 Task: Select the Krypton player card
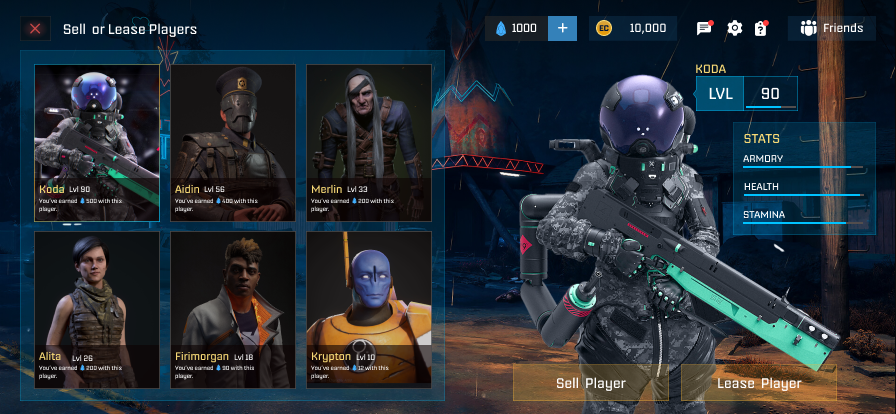pos(369,309)
